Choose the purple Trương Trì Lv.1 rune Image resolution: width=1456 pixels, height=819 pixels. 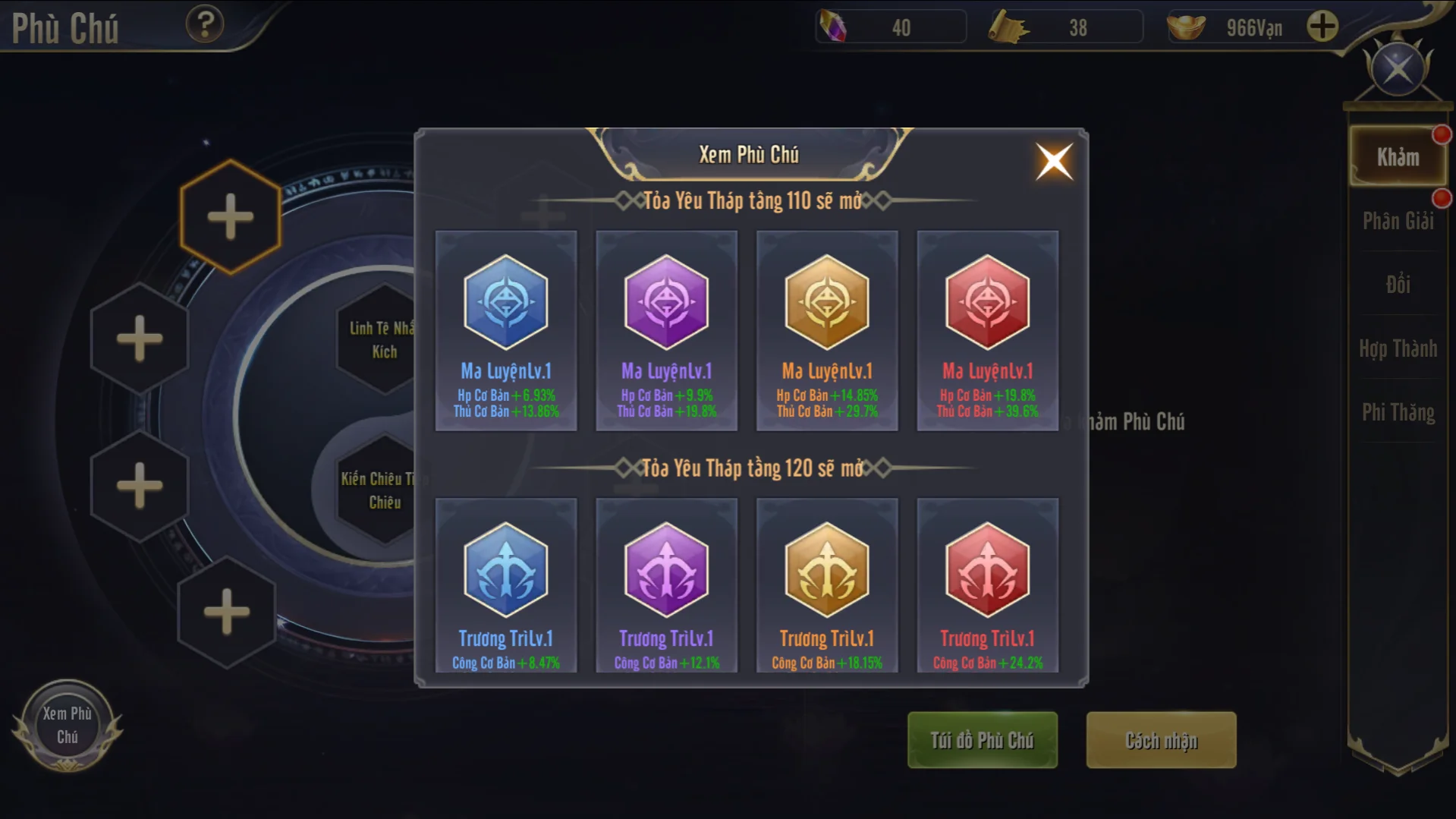(666, 584)
